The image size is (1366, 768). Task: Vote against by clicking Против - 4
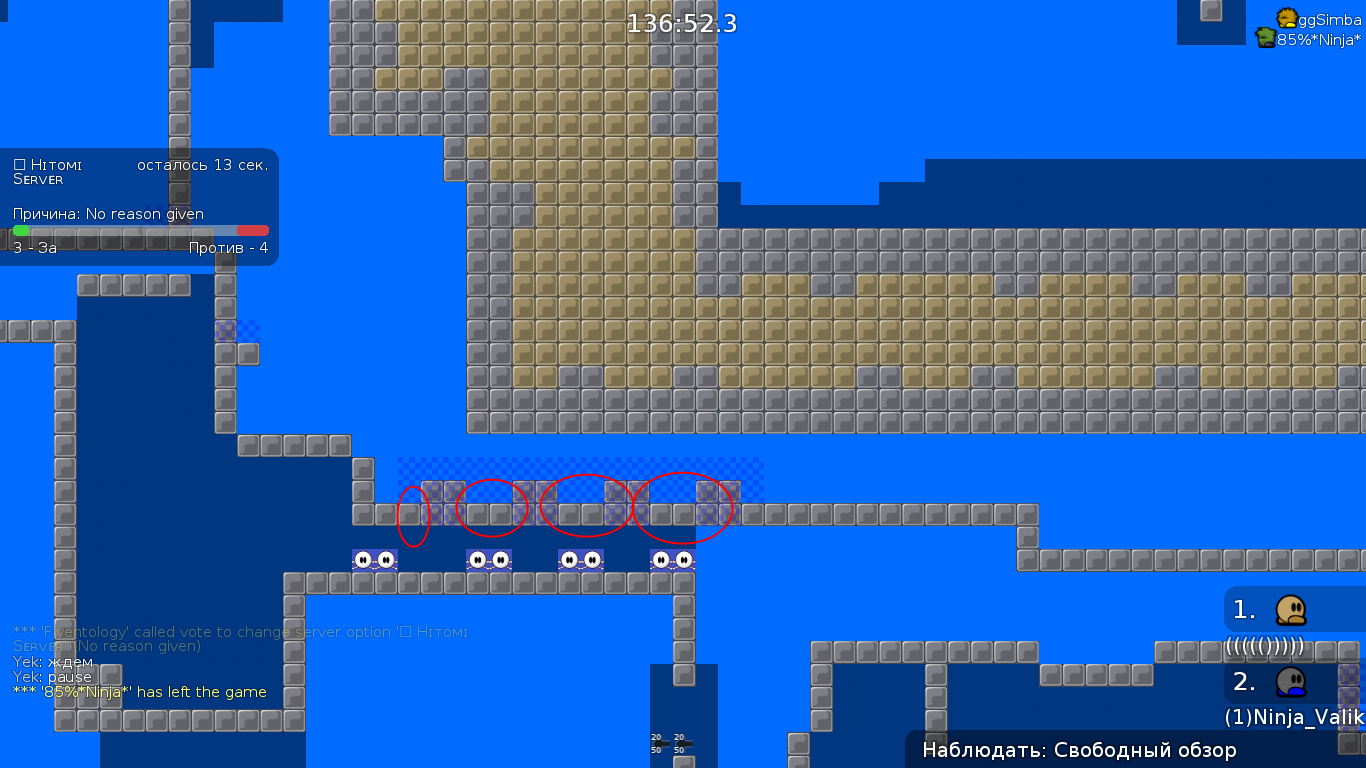pos(229,247)
